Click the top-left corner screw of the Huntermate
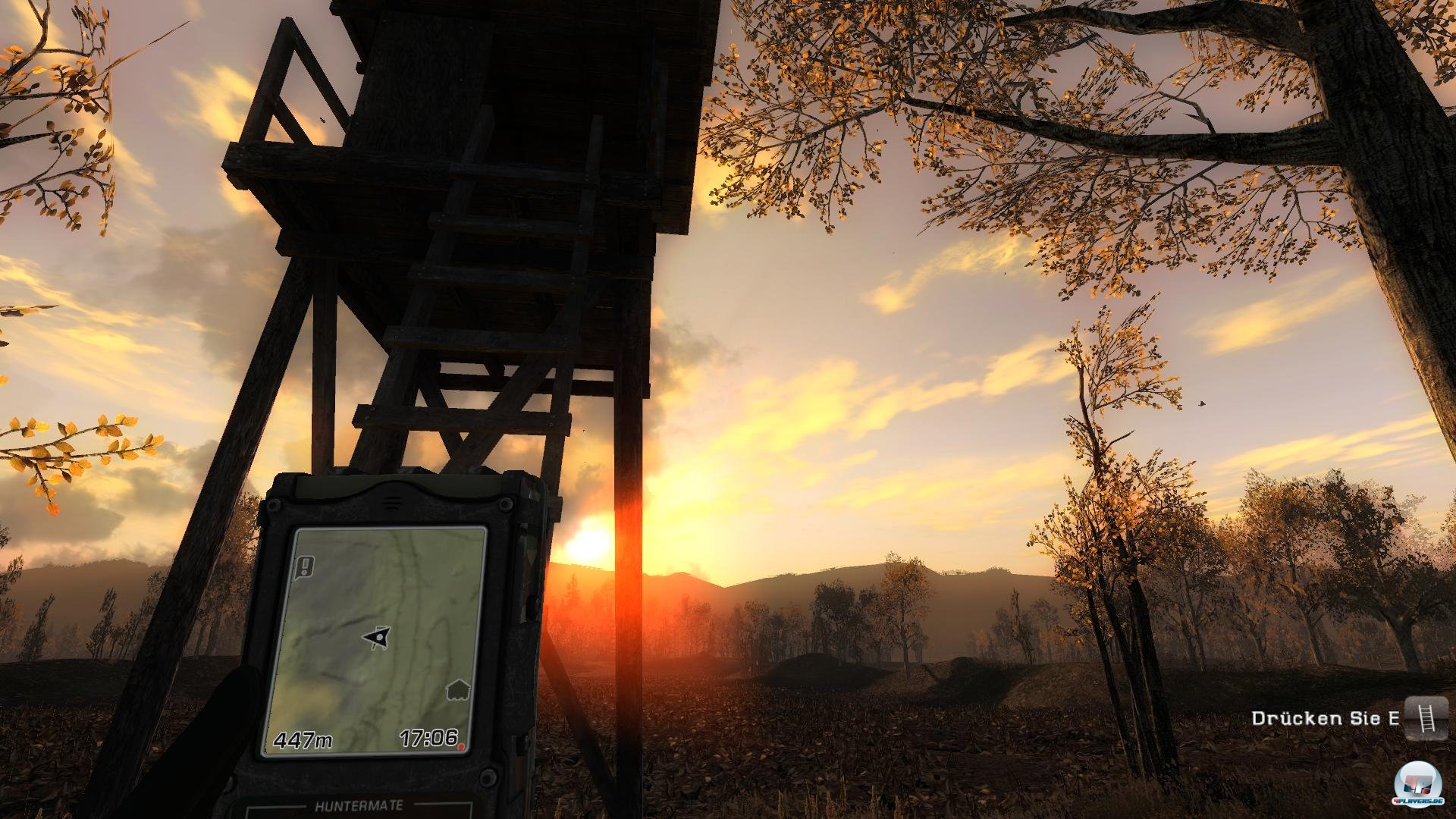The height and width of the screenshot is (819, 1456). coord(275,504)
